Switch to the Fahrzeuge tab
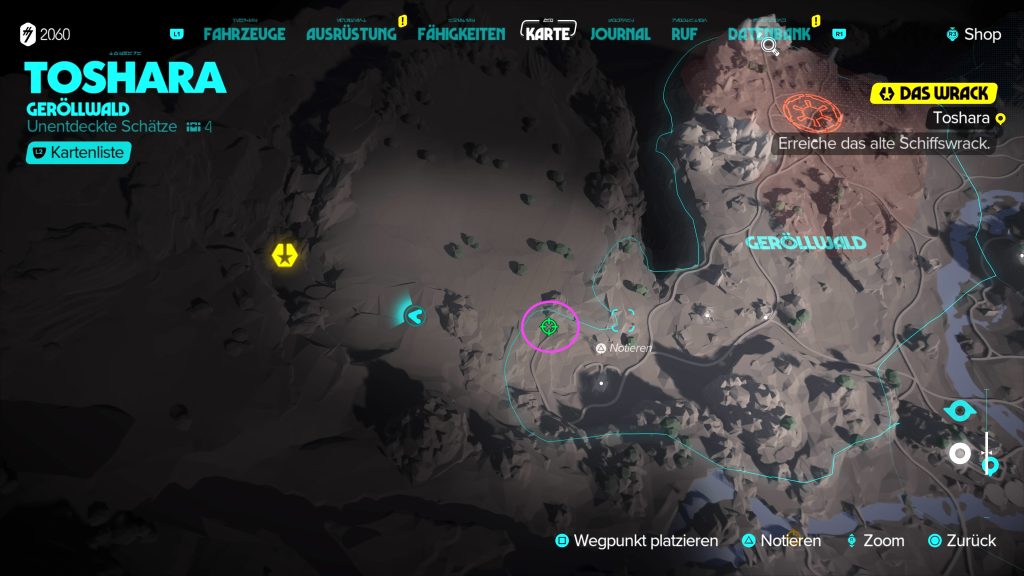The height and width of the screenshot is (576, 1024). click(x=244, y=34)
